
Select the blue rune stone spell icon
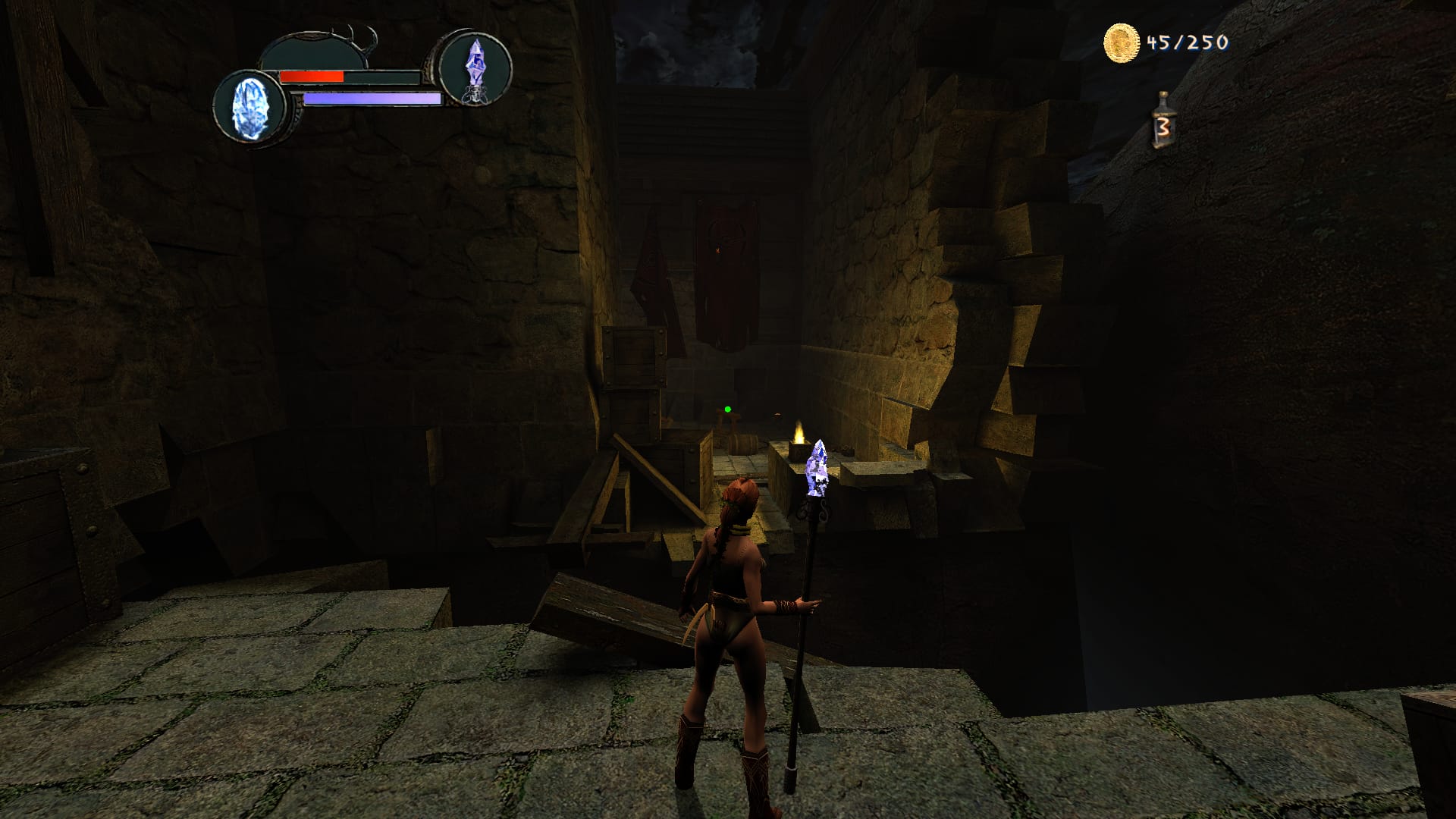[x=249, y=106]
